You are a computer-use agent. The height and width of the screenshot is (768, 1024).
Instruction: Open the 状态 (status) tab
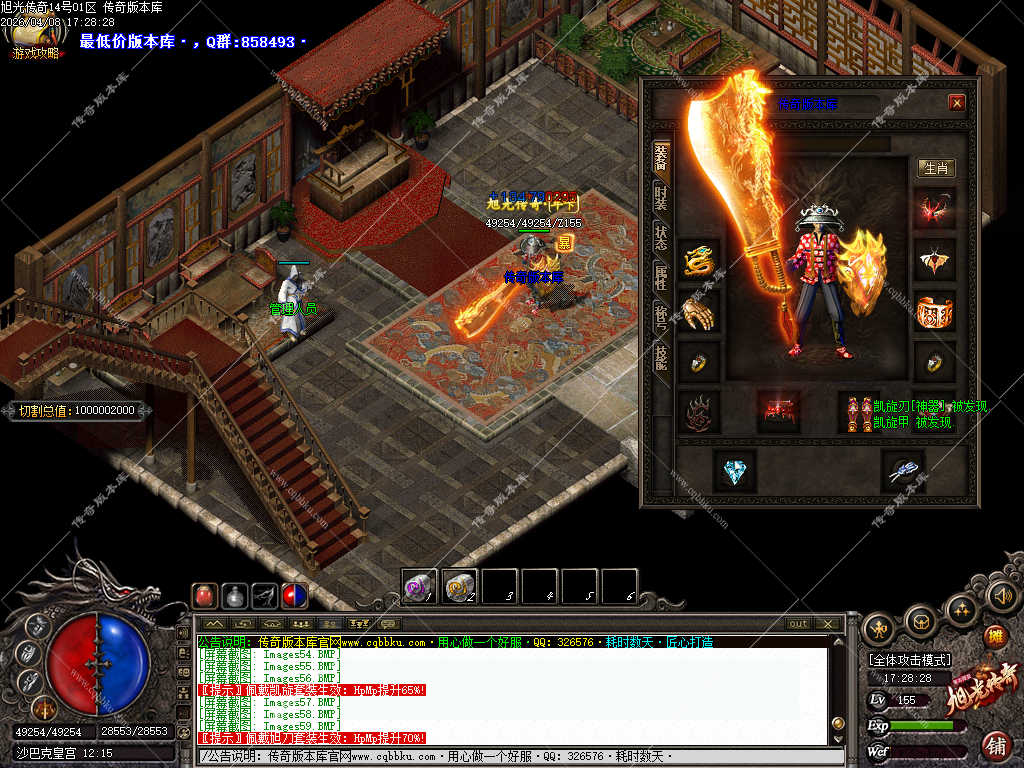(x=661, y=237)
